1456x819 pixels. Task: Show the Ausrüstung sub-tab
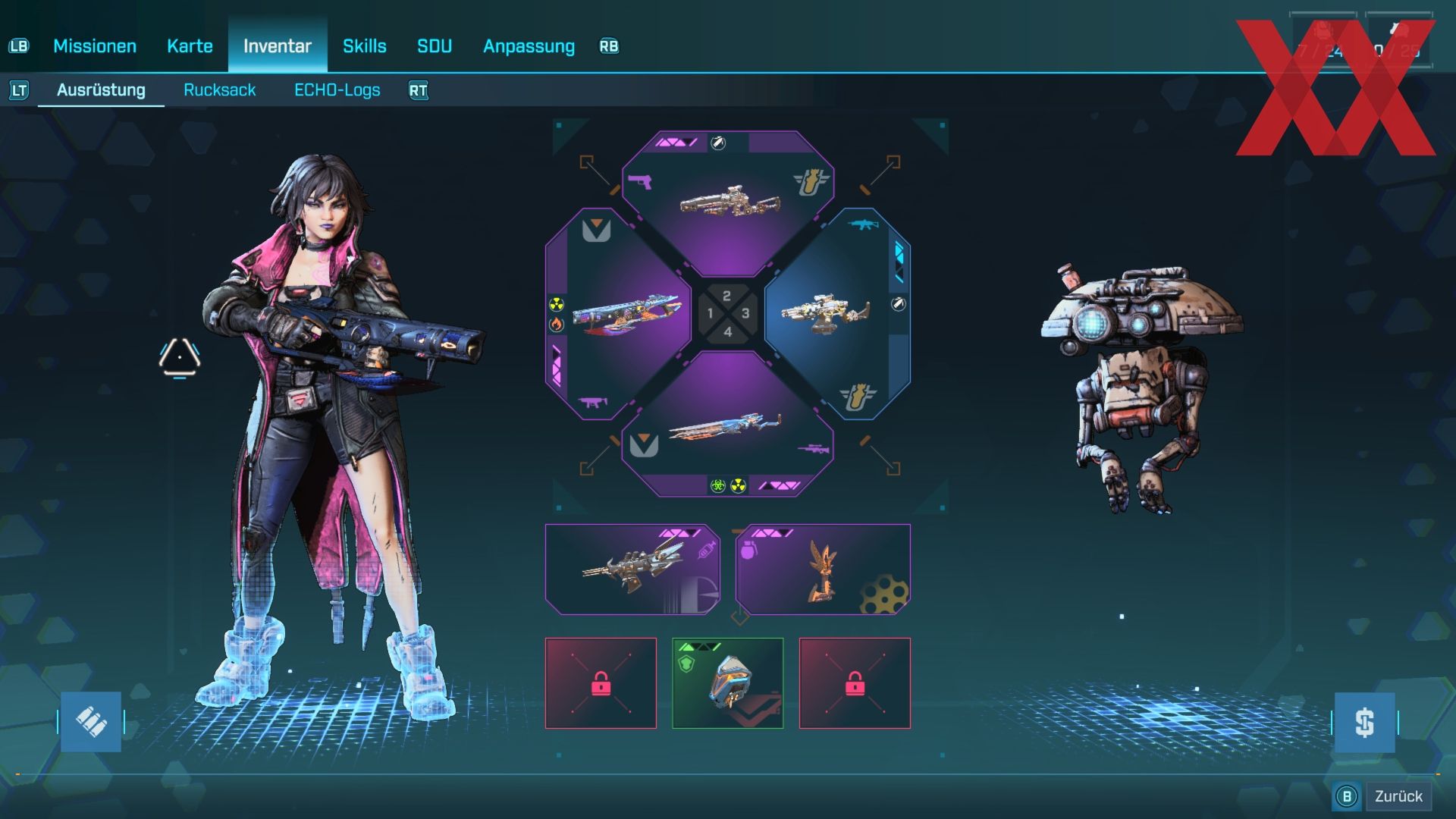101,90
